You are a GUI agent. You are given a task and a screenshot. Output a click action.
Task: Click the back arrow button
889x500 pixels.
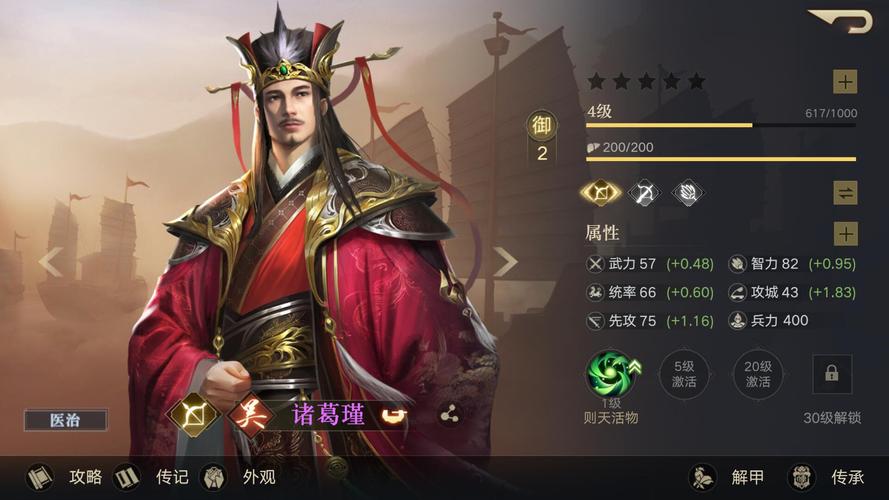pyautogui.click(x=840, y=21)
